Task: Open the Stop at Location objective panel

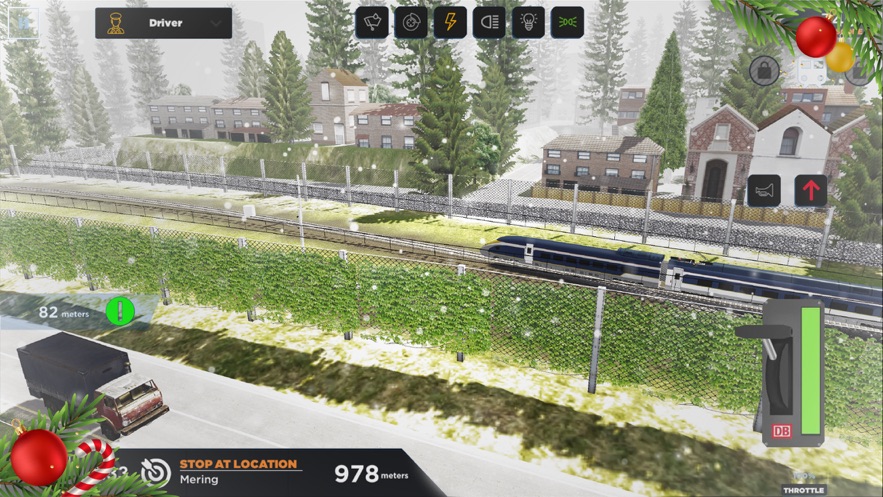Action: (238, 472)
